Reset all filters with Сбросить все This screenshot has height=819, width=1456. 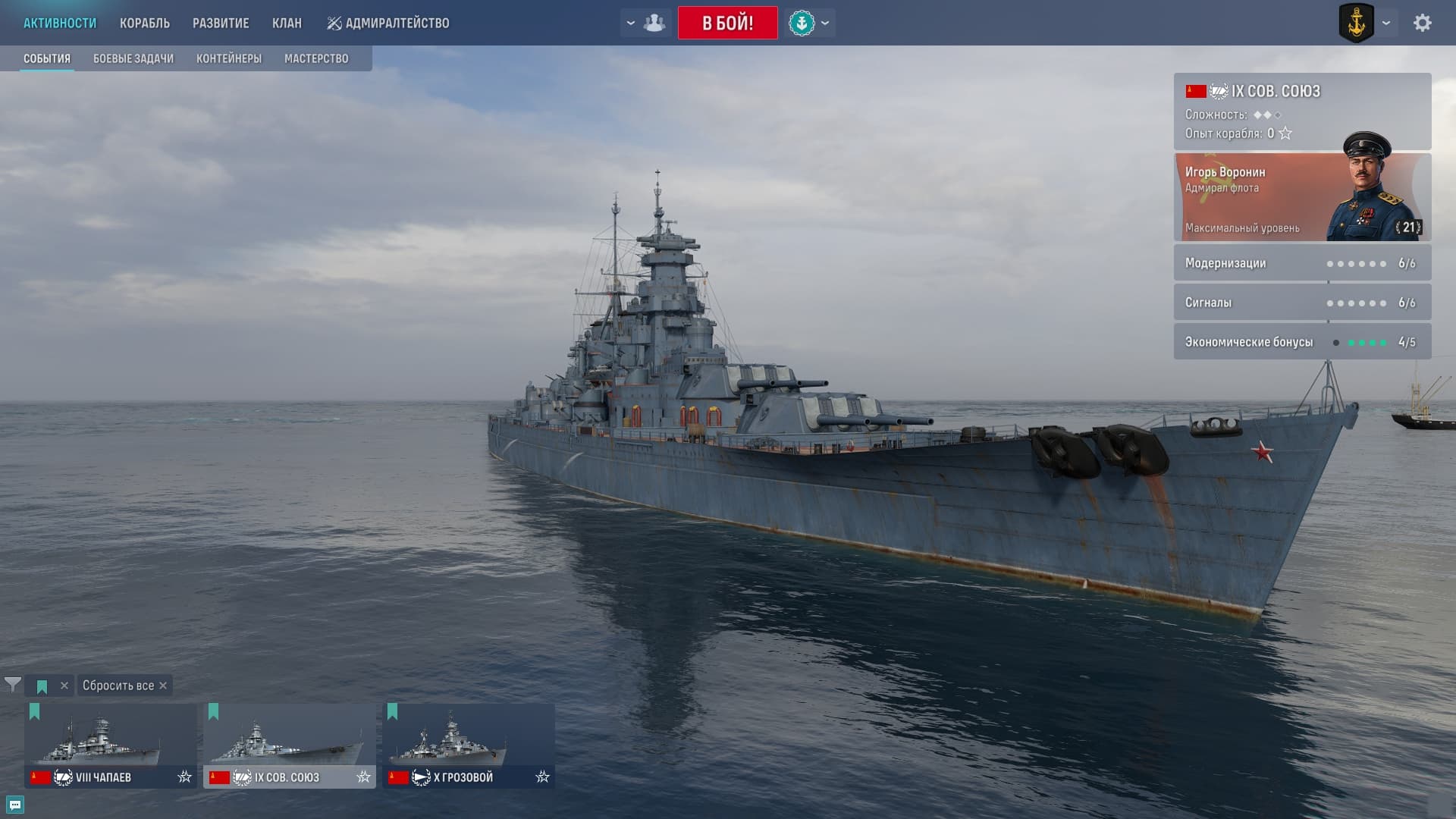point(124,686)
